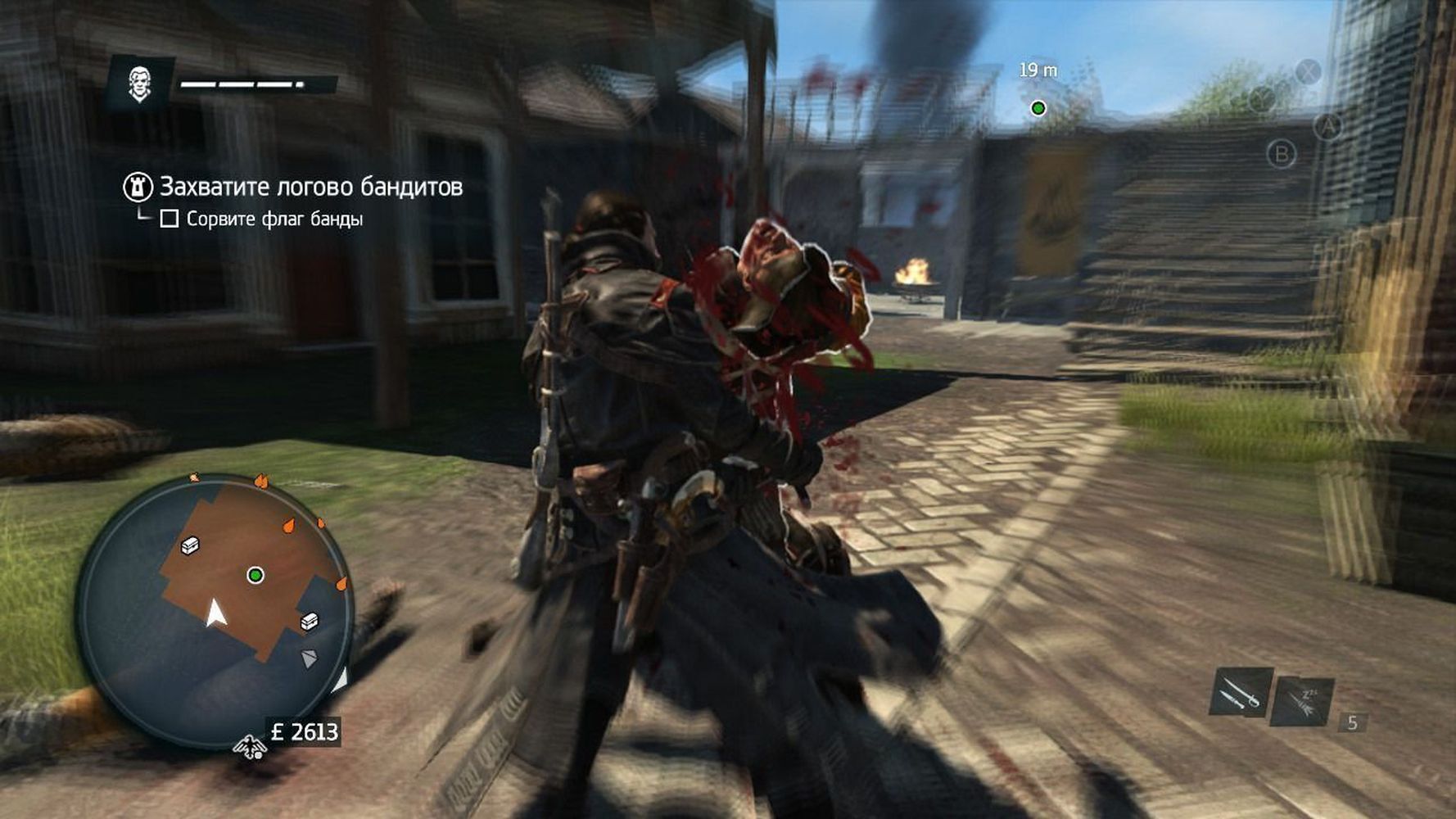Open the circular minimap

pos(215,610)
